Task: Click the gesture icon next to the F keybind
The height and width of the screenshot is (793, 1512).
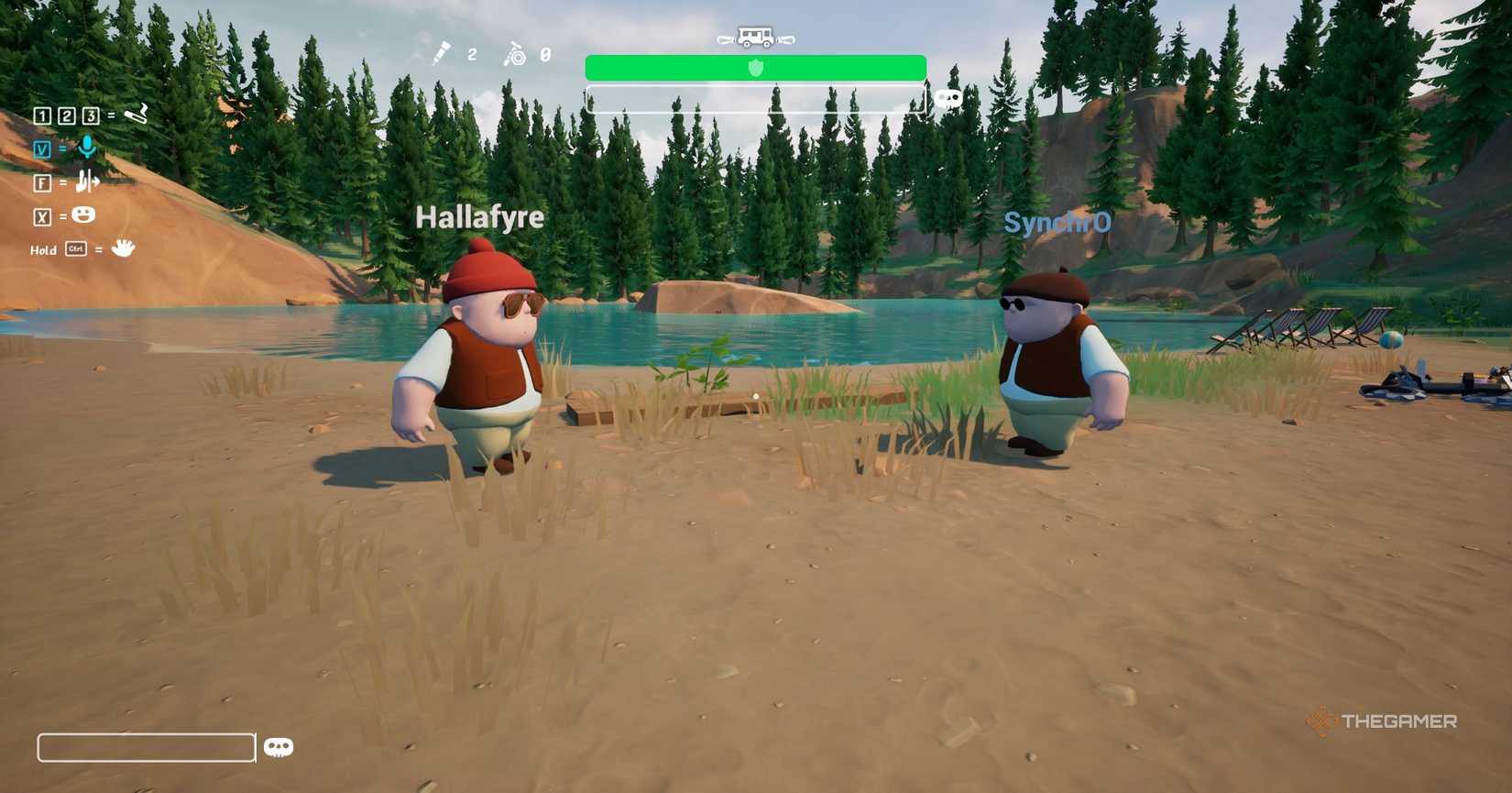Action: point(85,182)
